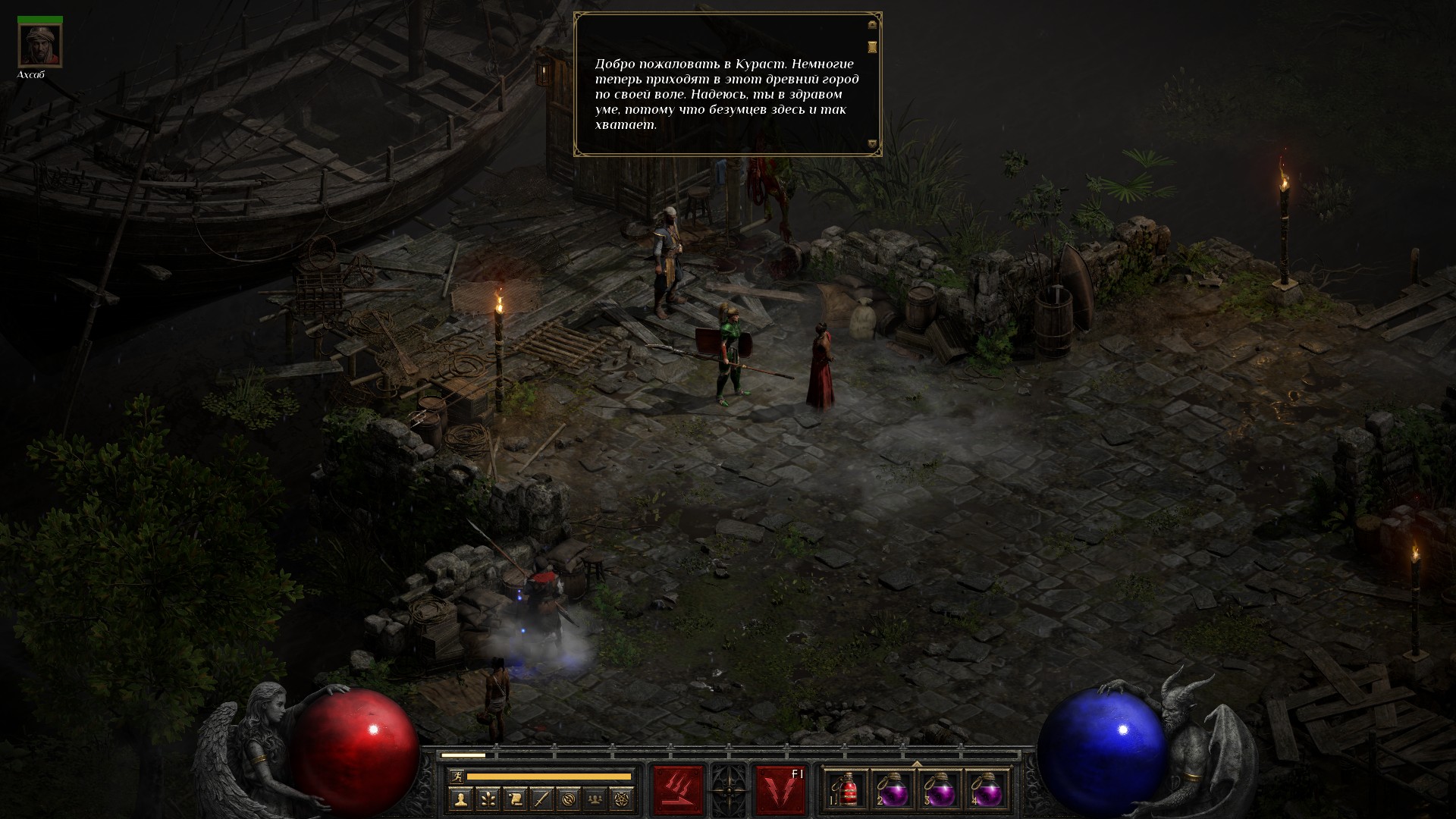Open the quest log scroll icon
The height and width of the screenshot is (819, 1456).
(515, 799)
